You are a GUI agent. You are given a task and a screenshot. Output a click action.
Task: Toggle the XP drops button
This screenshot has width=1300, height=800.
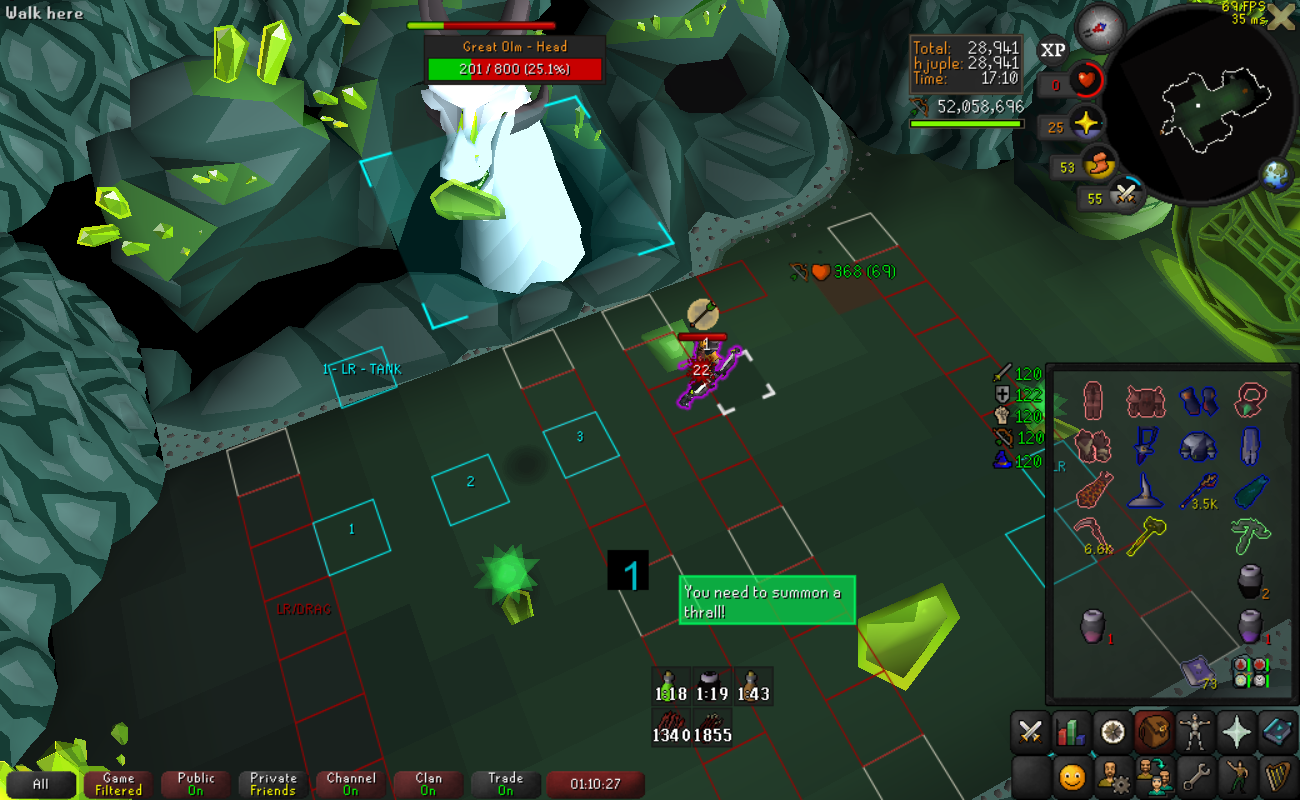coord(1052,50)
